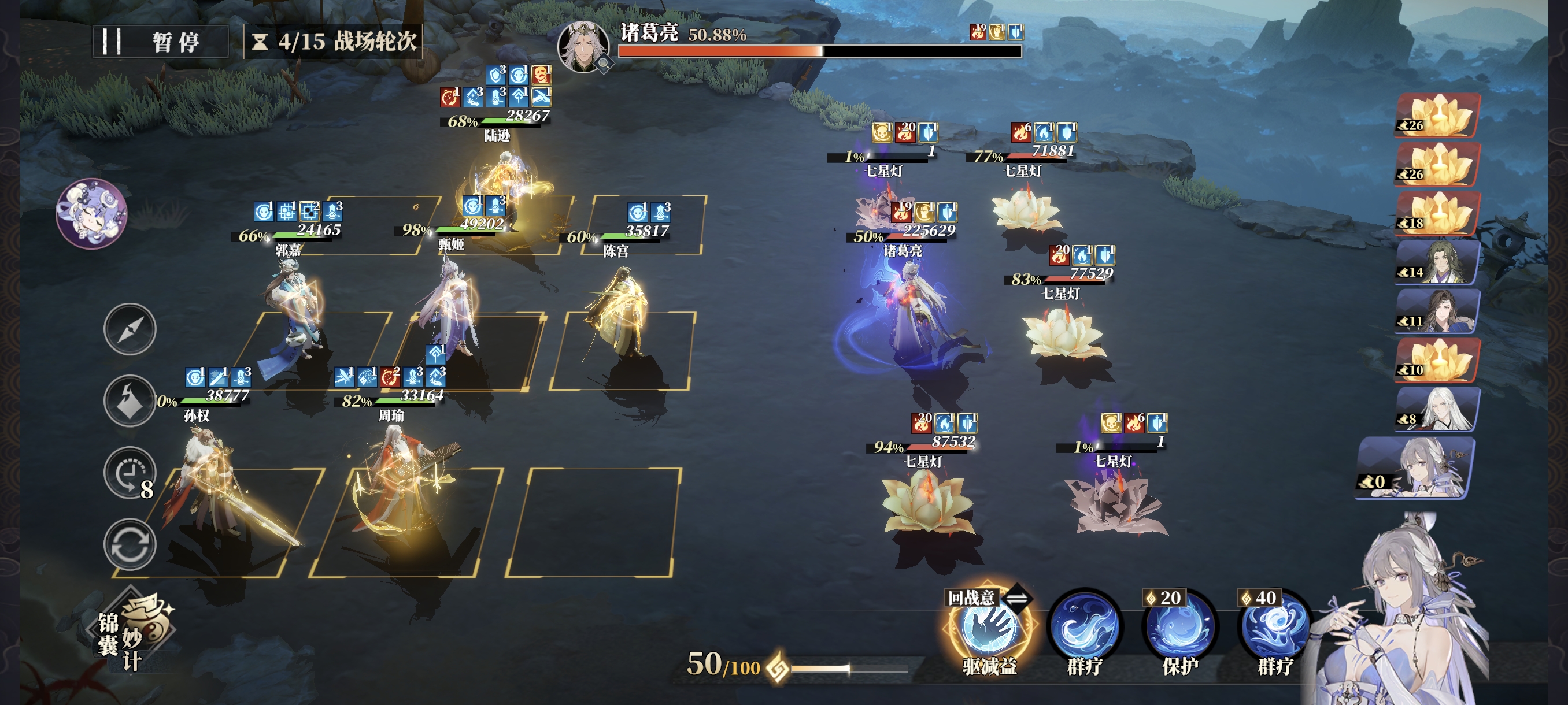
Task: Use the free 群疗 swirl skill
Action: [x=1085, y=629]
